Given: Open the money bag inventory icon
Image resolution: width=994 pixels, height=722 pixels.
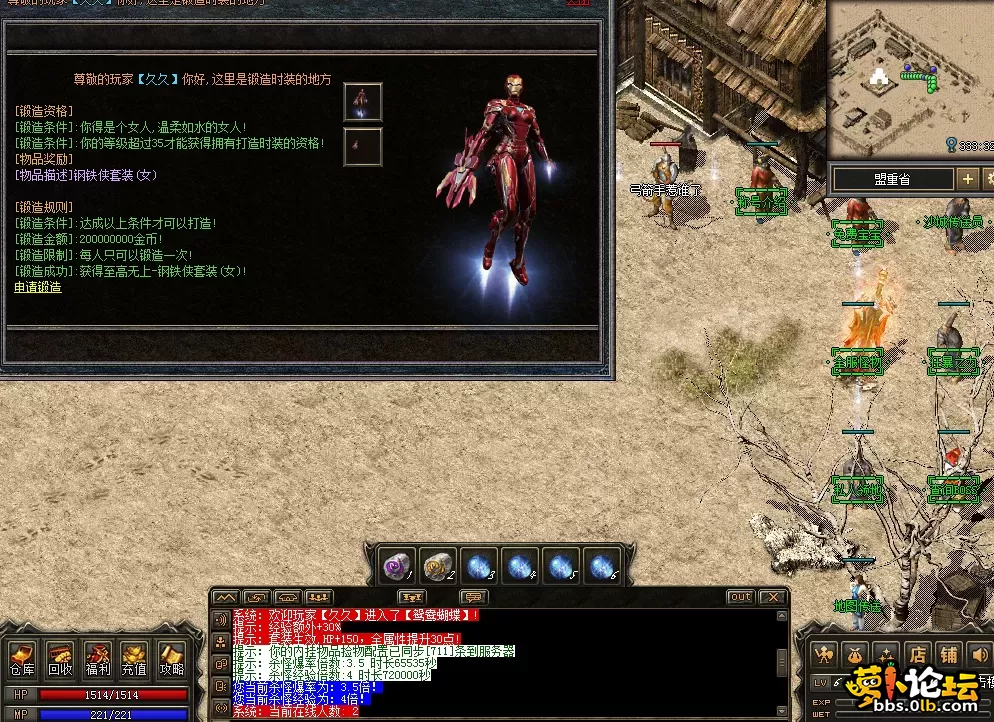Looking at the screenshot, I should pos(857,654).
